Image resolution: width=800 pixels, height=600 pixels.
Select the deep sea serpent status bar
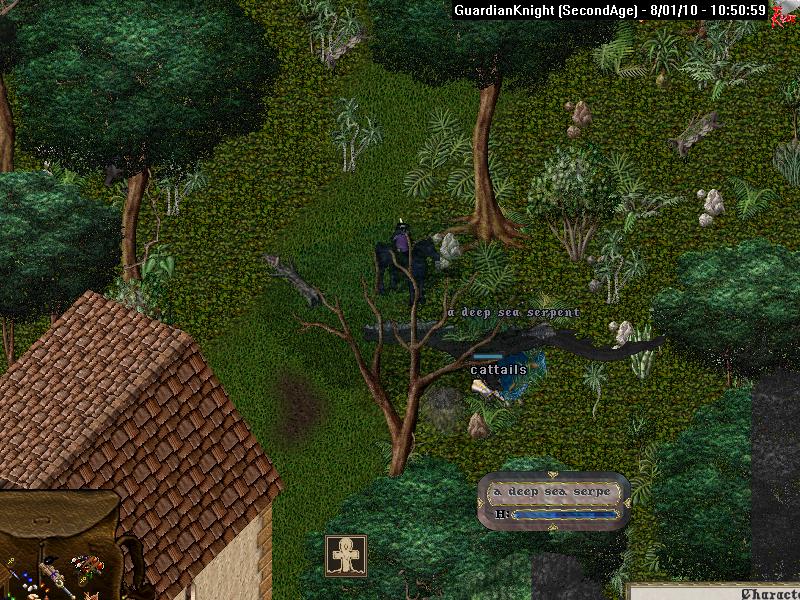click(554, 501)
